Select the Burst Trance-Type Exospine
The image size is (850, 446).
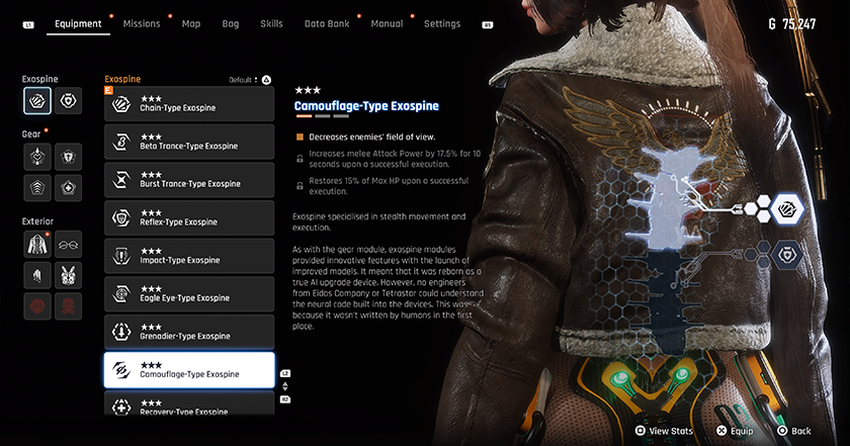coord(189,179)
